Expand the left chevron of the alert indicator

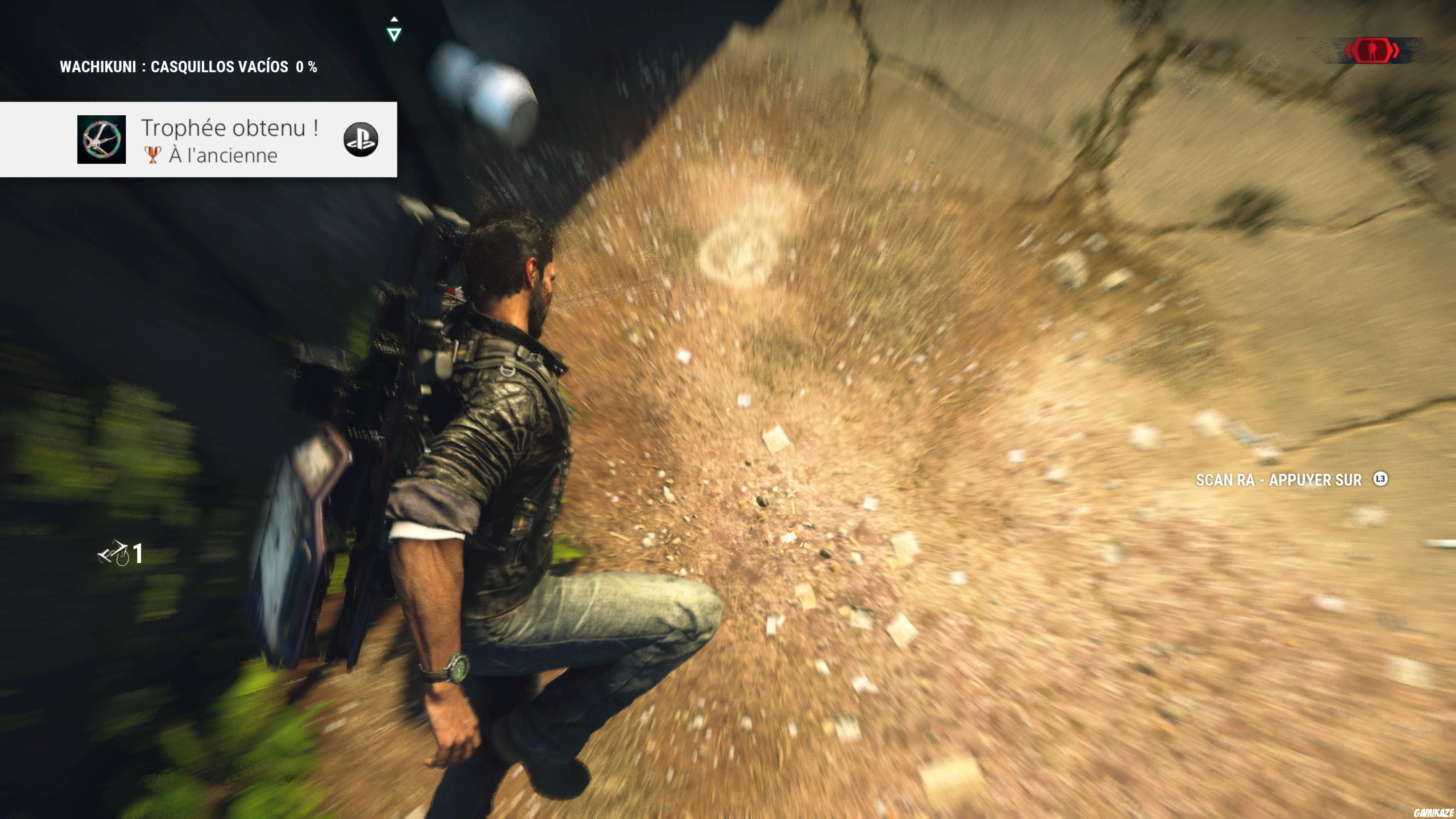(1349, 50)
